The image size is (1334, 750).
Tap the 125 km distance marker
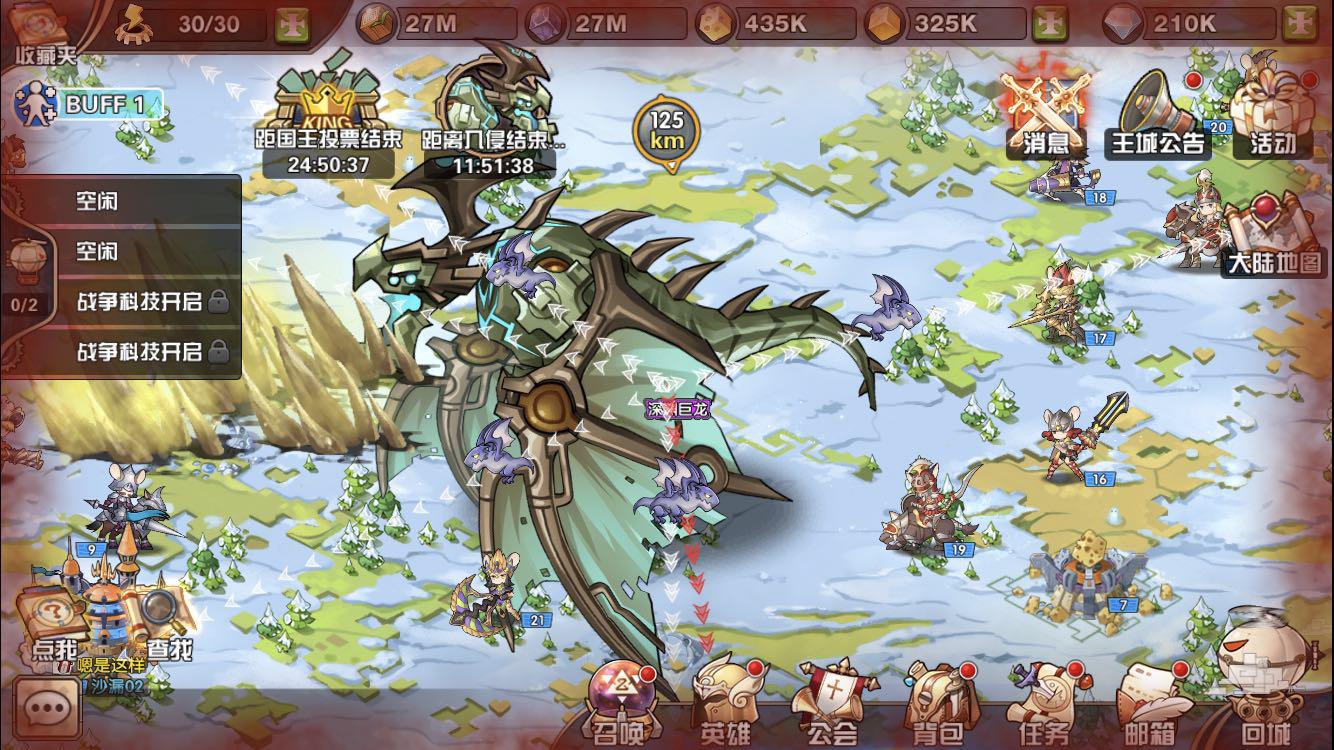tap(667, 130)
